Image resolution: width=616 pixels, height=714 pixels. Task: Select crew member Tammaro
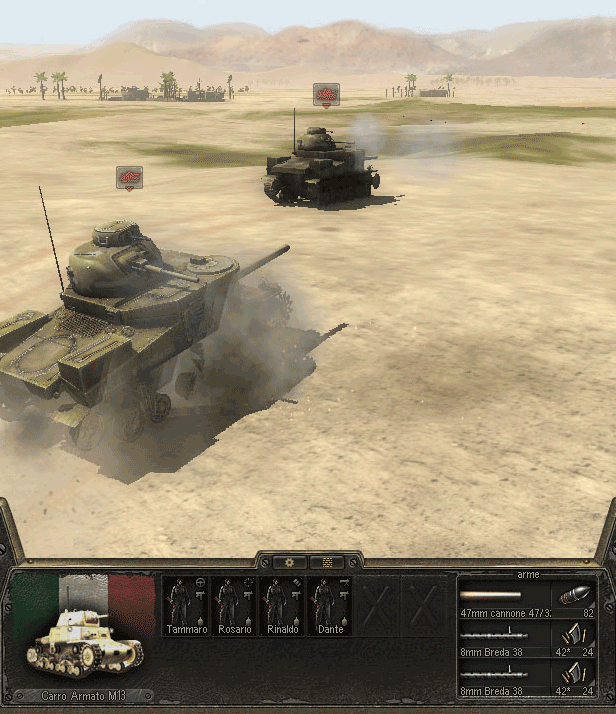[187, 605]
